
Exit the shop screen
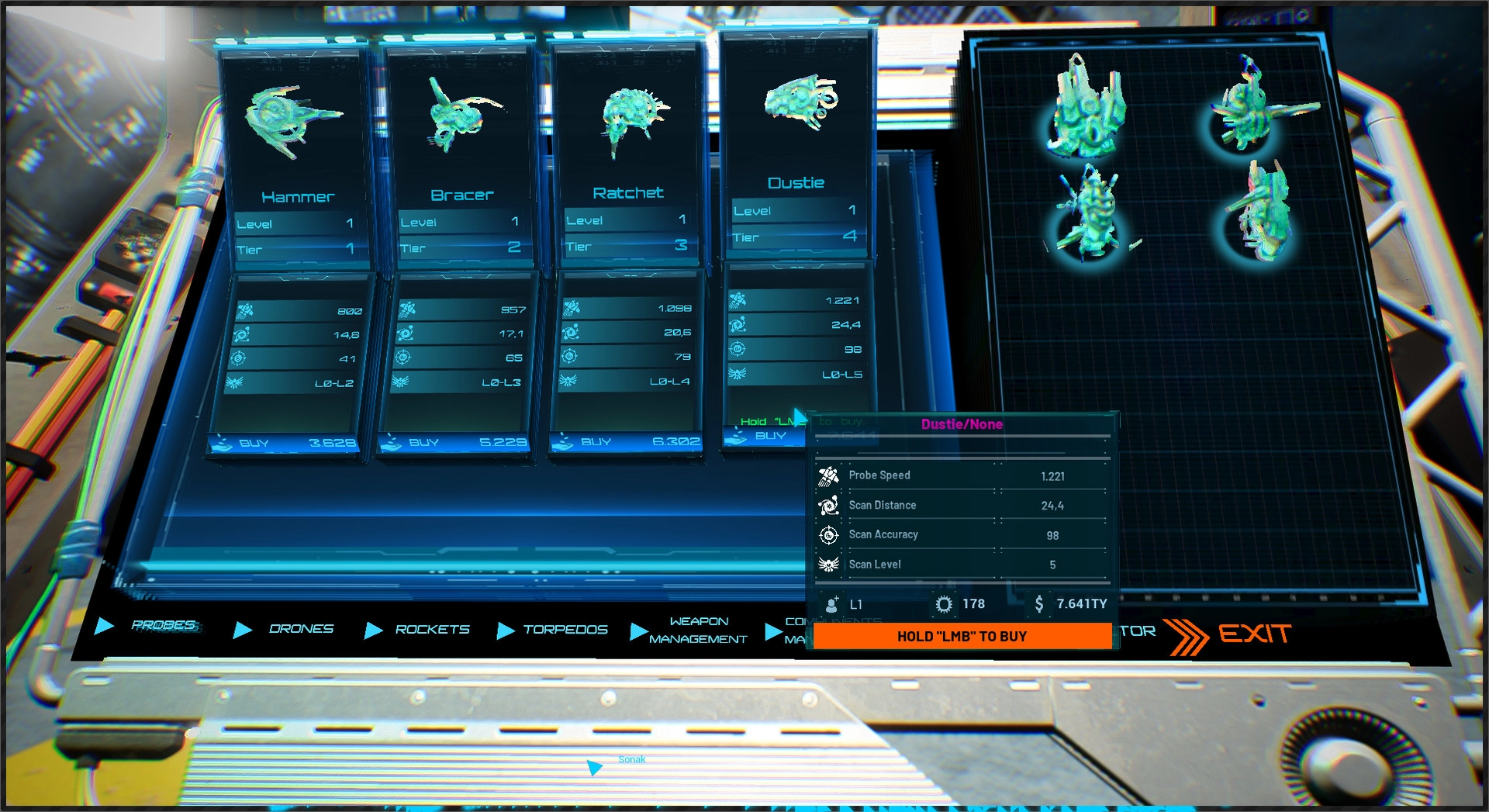pyautogui.click(x=1253, y=634)
